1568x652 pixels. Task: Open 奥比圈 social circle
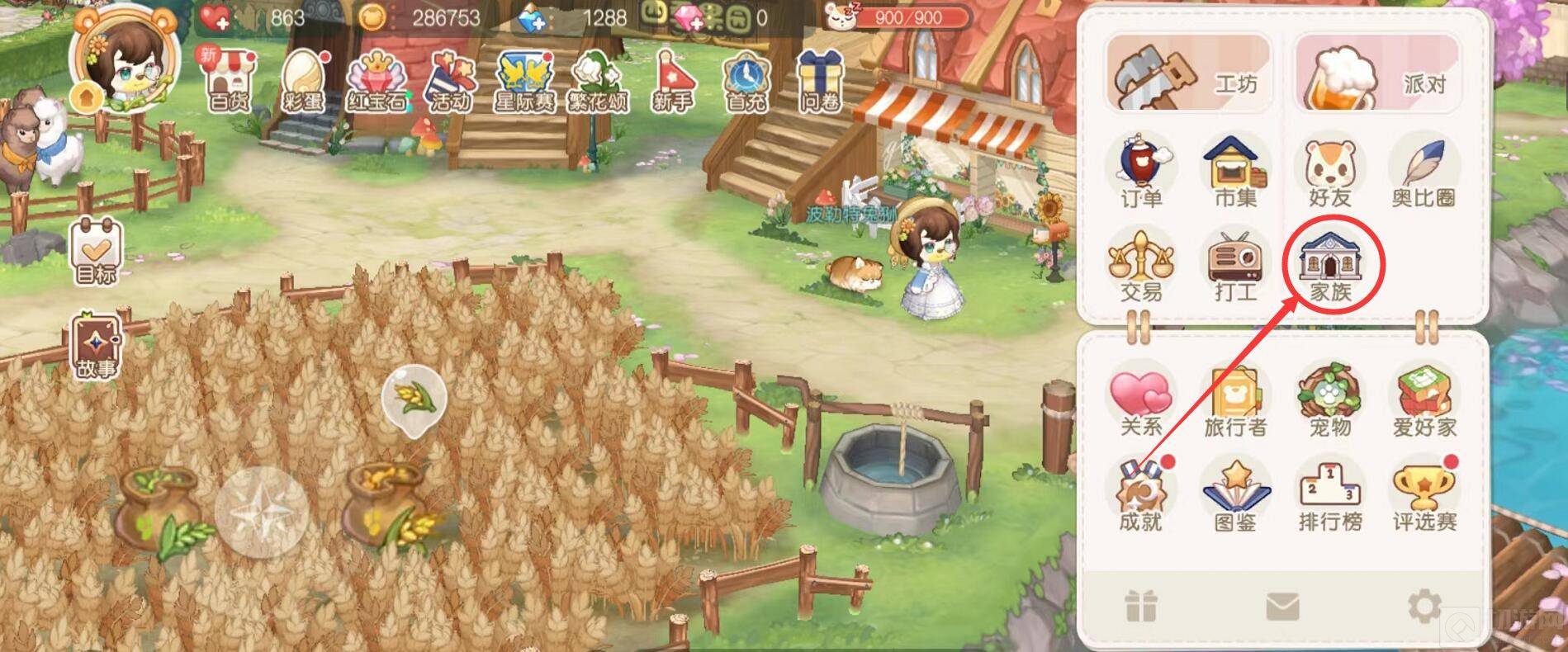coord(1424,172)
